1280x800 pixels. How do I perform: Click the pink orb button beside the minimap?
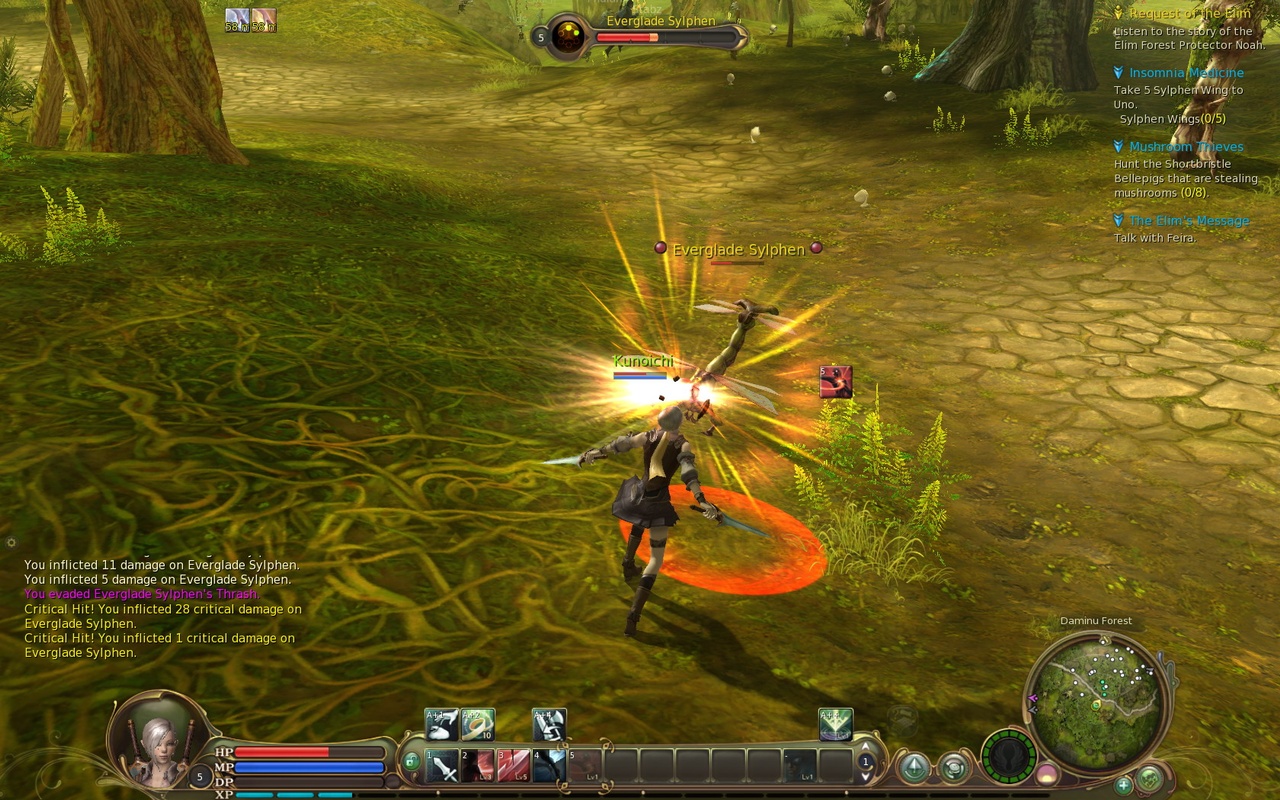tap(1046, 774)
